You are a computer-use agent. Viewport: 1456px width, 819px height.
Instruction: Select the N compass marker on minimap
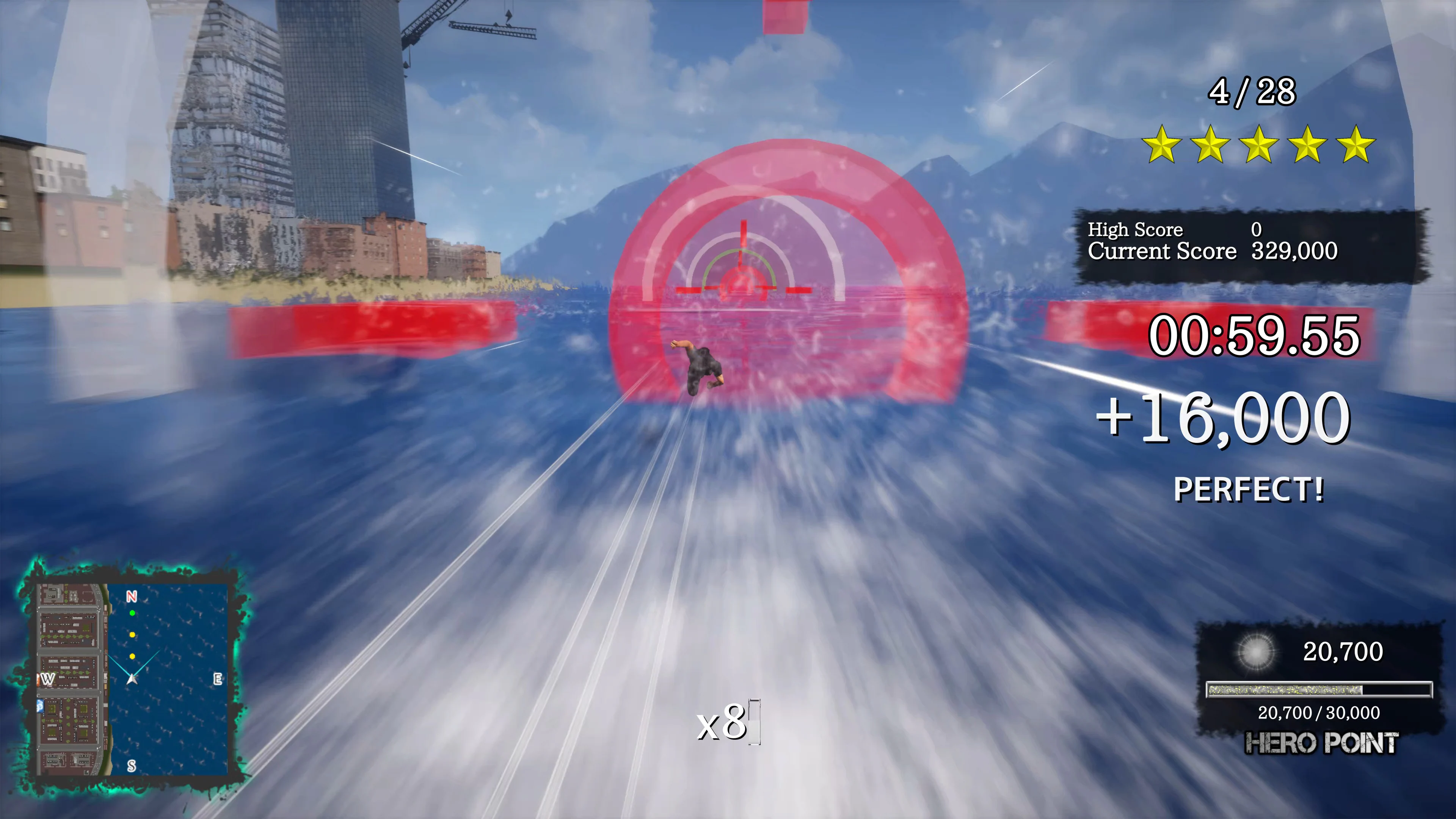(132, 596)
